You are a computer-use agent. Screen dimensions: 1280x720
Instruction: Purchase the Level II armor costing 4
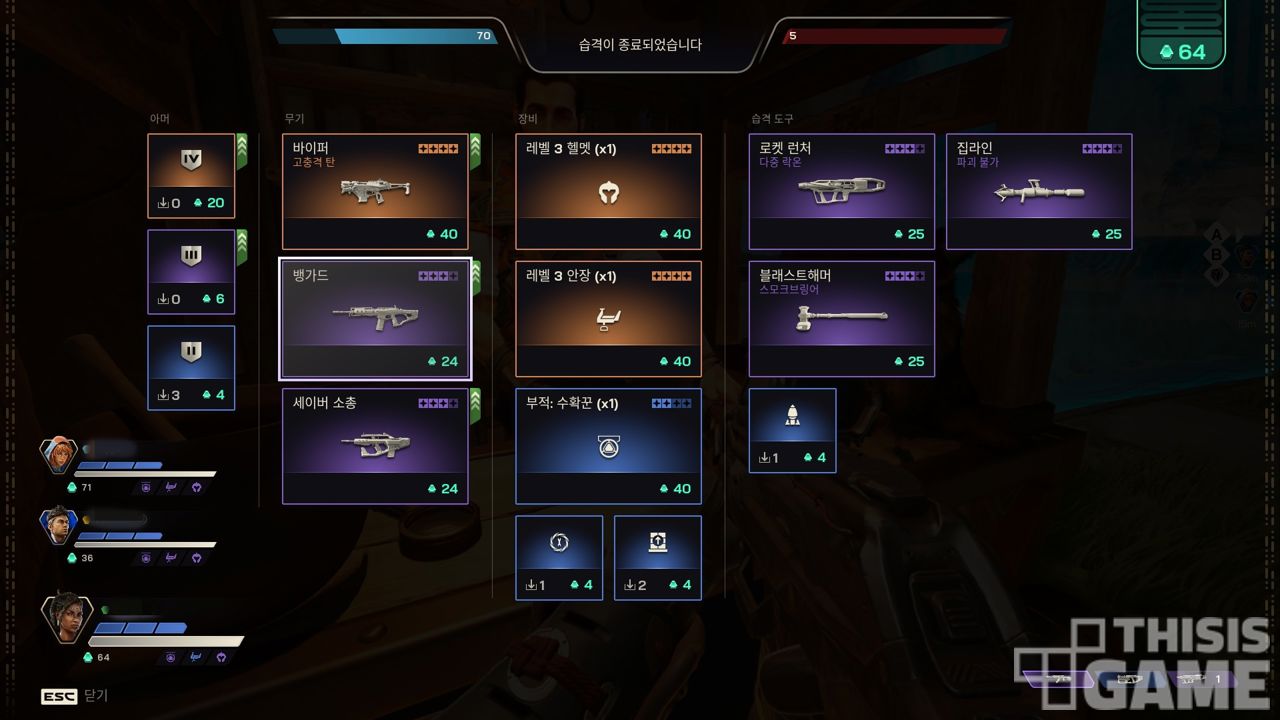click(191, 368)
